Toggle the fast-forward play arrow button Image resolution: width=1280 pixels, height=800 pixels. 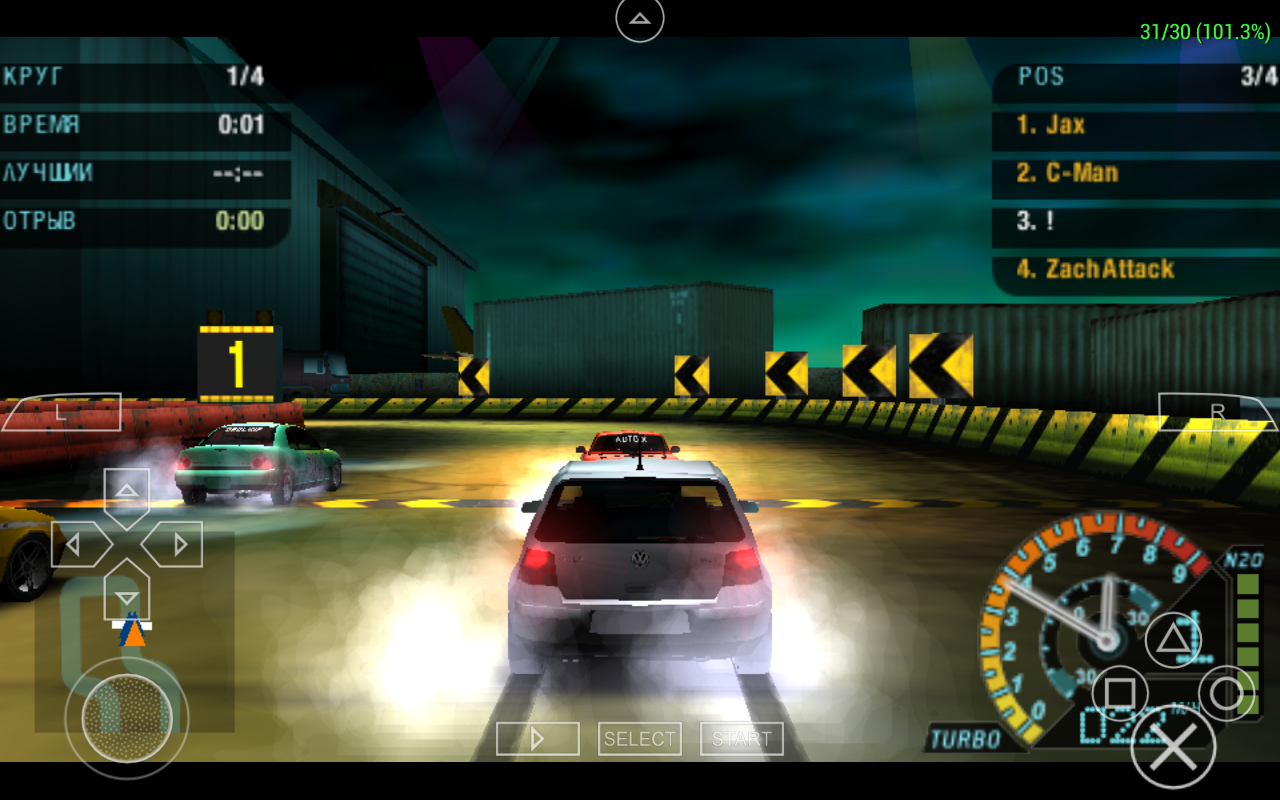pos(538,739)
